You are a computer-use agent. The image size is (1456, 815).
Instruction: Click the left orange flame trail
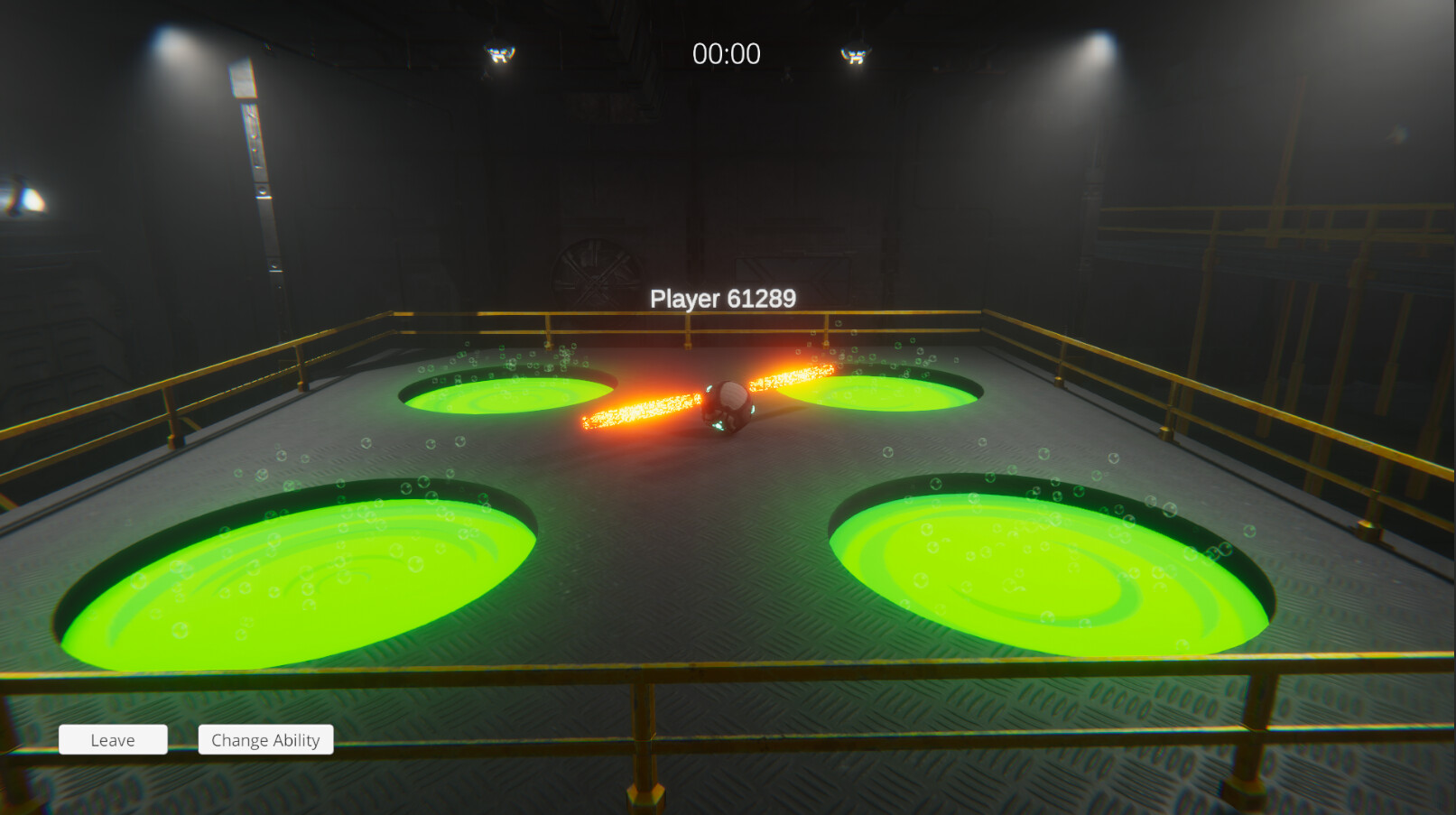click(x=641, y=406)
